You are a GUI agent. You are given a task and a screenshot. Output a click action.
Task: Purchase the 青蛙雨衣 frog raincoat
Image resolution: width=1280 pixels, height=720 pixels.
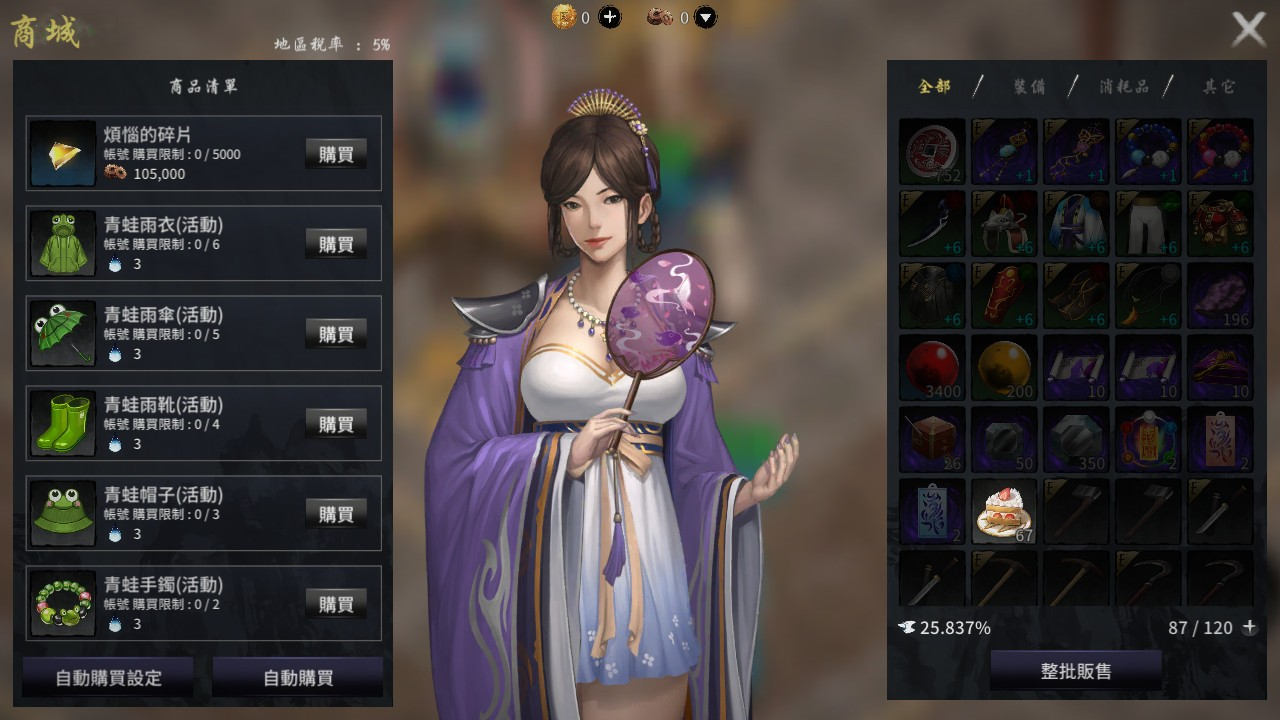(x=336, y=243)
